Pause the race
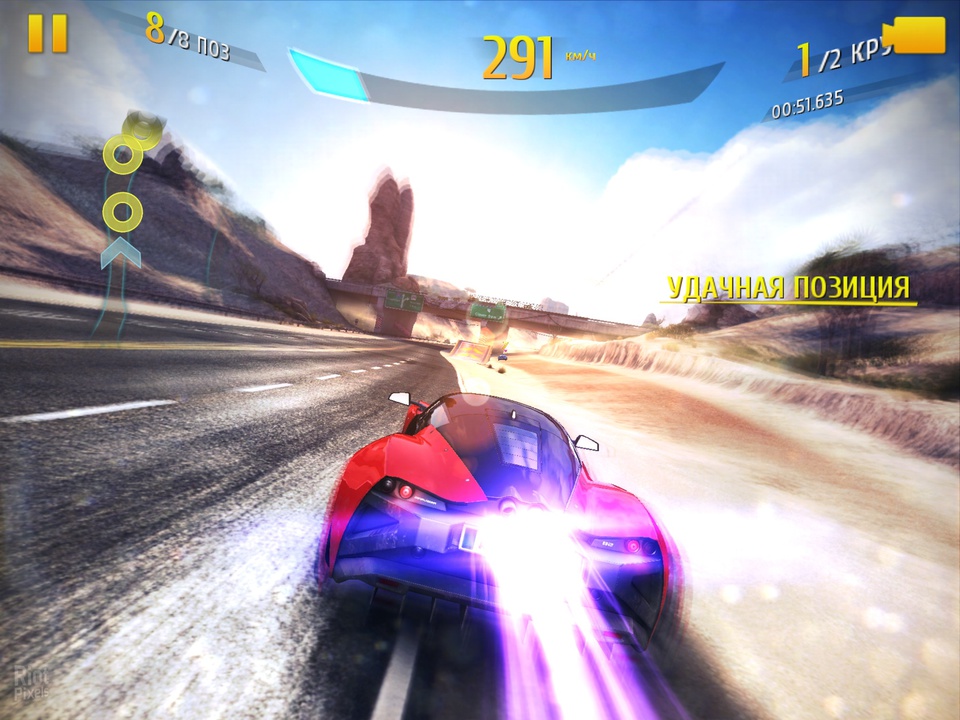Screen dimensions: 960x720 (47, 34)
